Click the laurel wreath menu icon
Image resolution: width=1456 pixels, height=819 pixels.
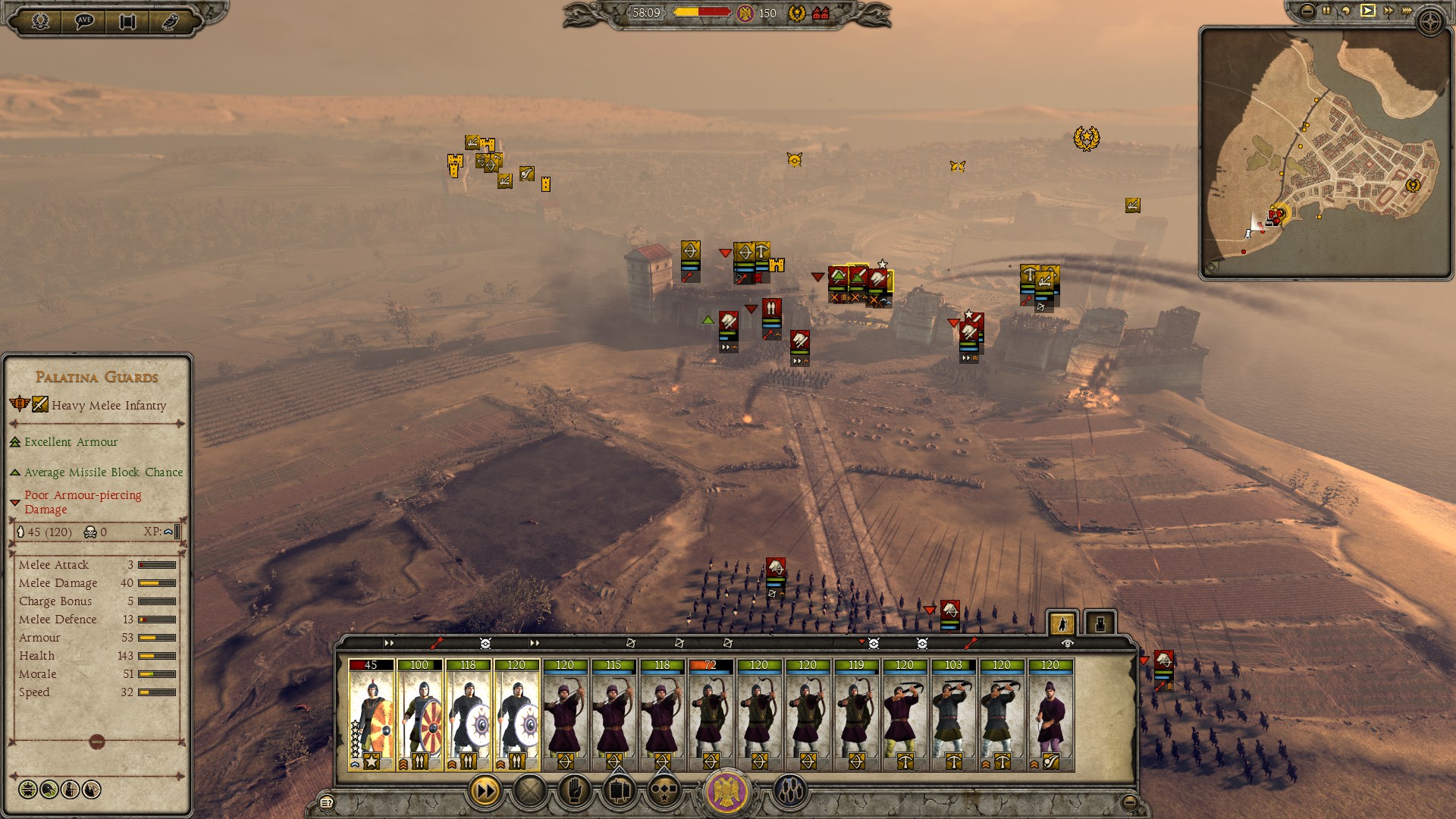pyautogui.click(x=40, y=20)
